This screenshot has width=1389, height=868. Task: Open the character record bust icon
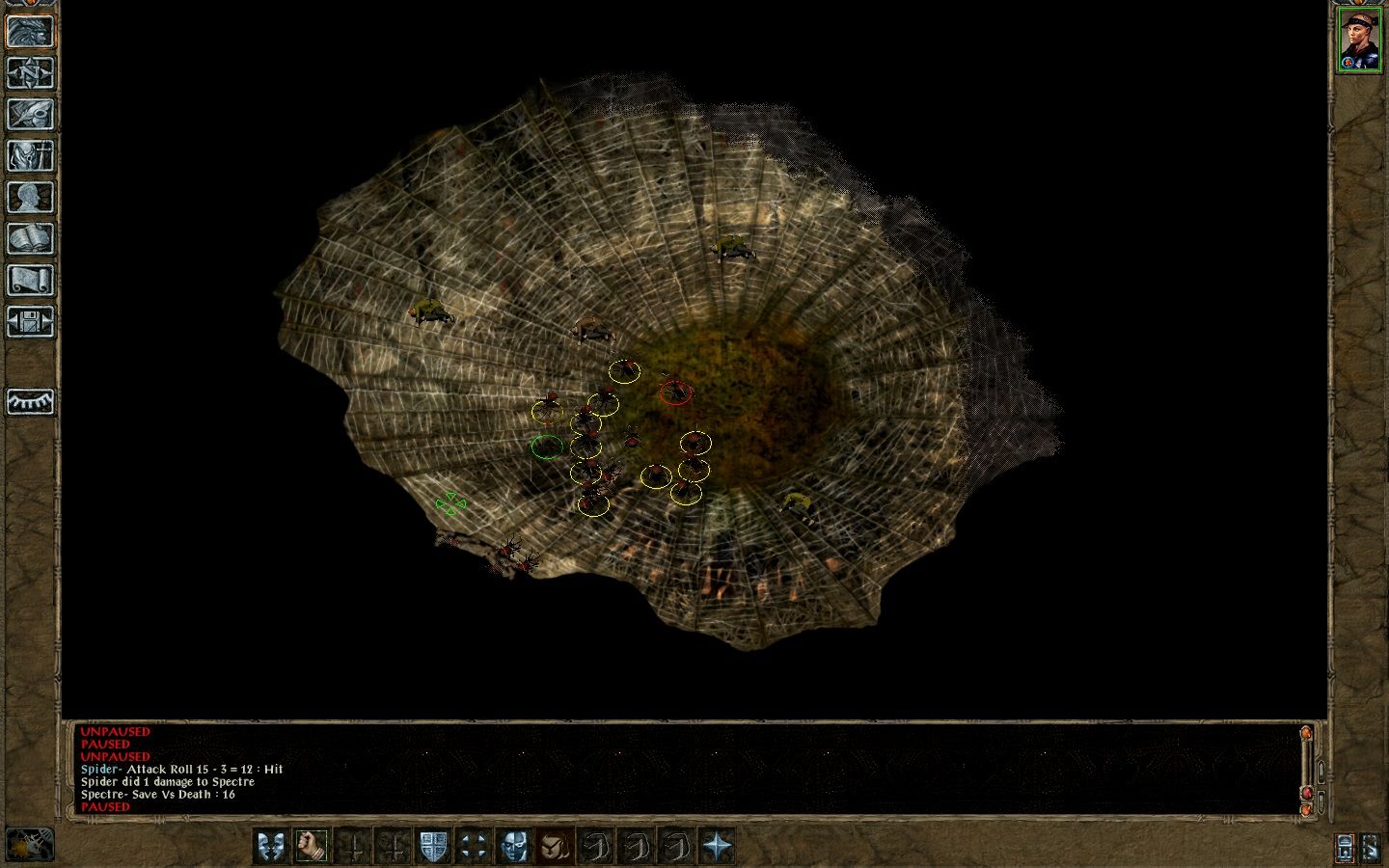tap(30, 198)
